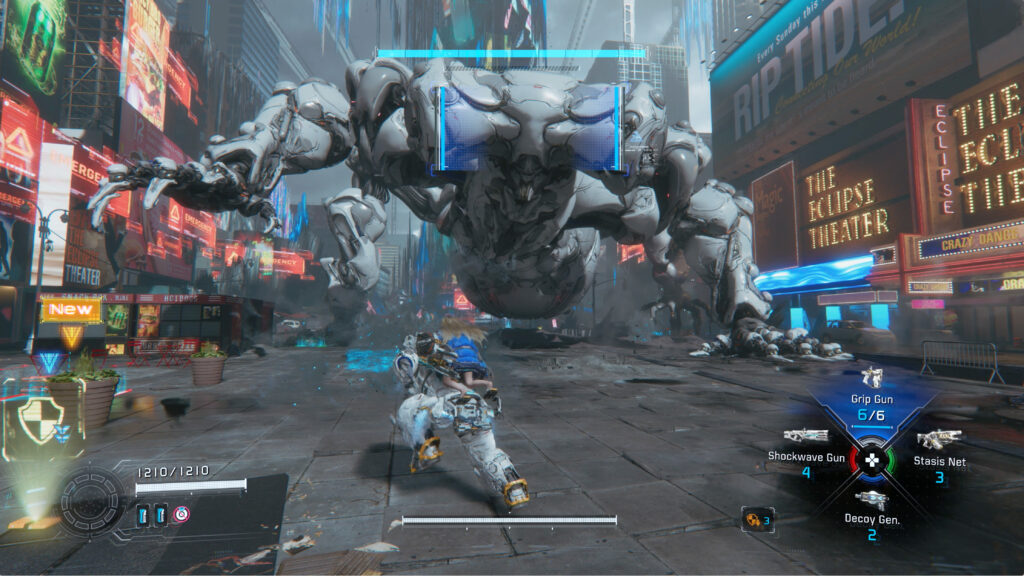Open the New objective marker
The image size is (1024, 576).
(71, 310)
